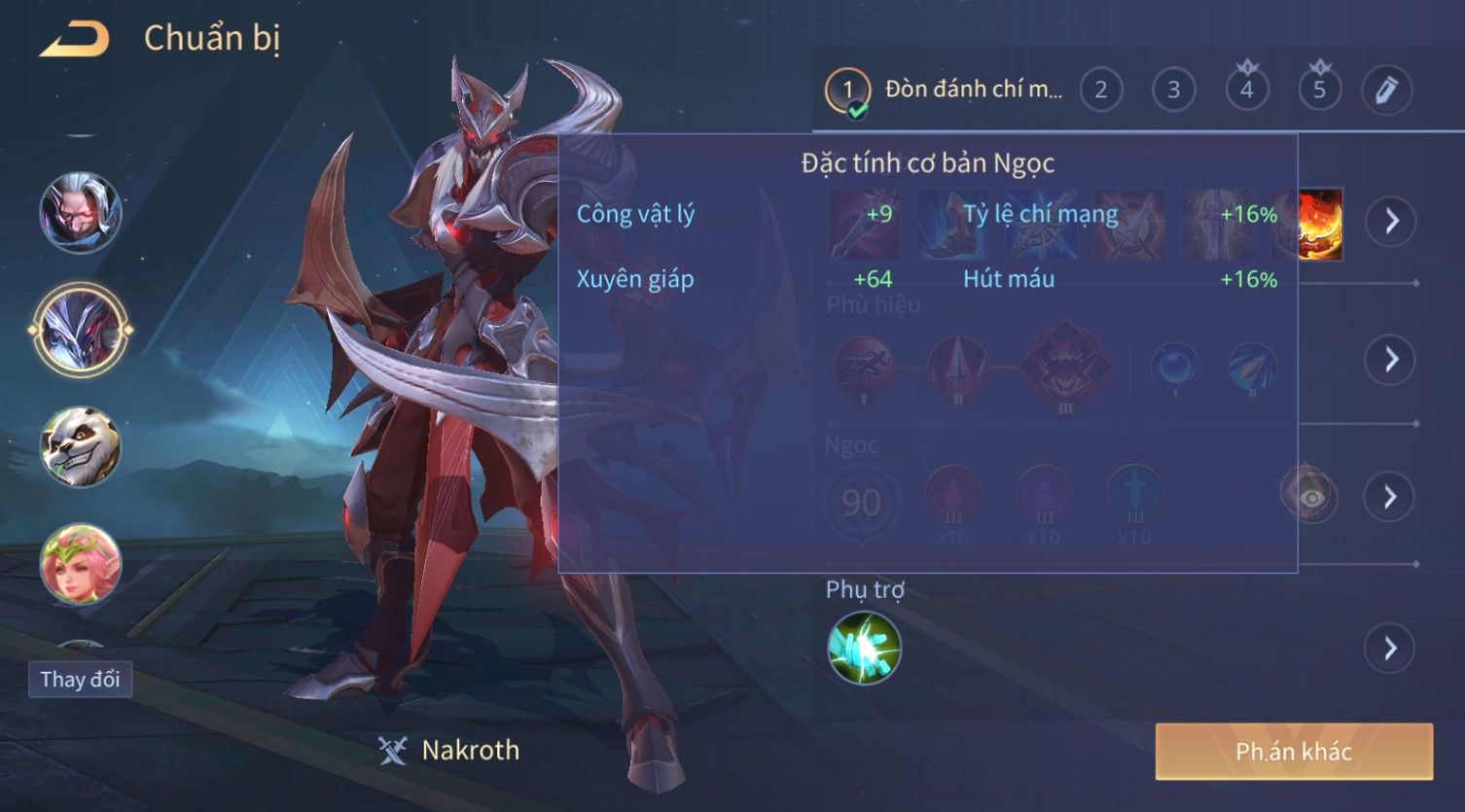This screenshot has width=1465, height=812.
Task: Switch to build preset 2
Action: tap(1100, 90)
